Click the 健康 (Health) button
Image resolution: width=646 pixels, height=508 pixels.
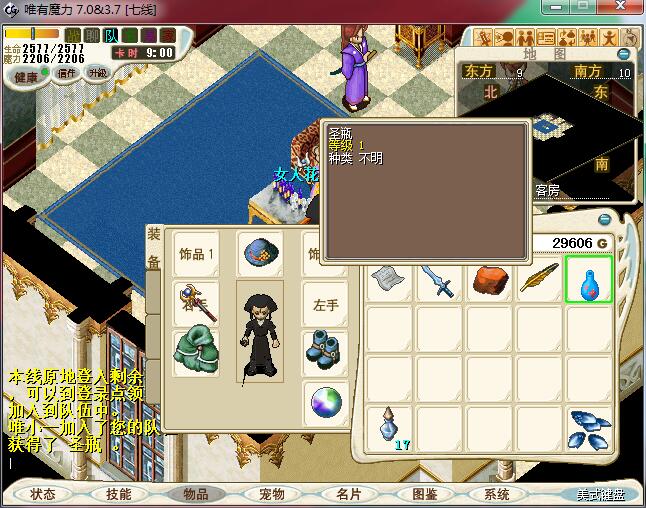(x=27, y=77)
